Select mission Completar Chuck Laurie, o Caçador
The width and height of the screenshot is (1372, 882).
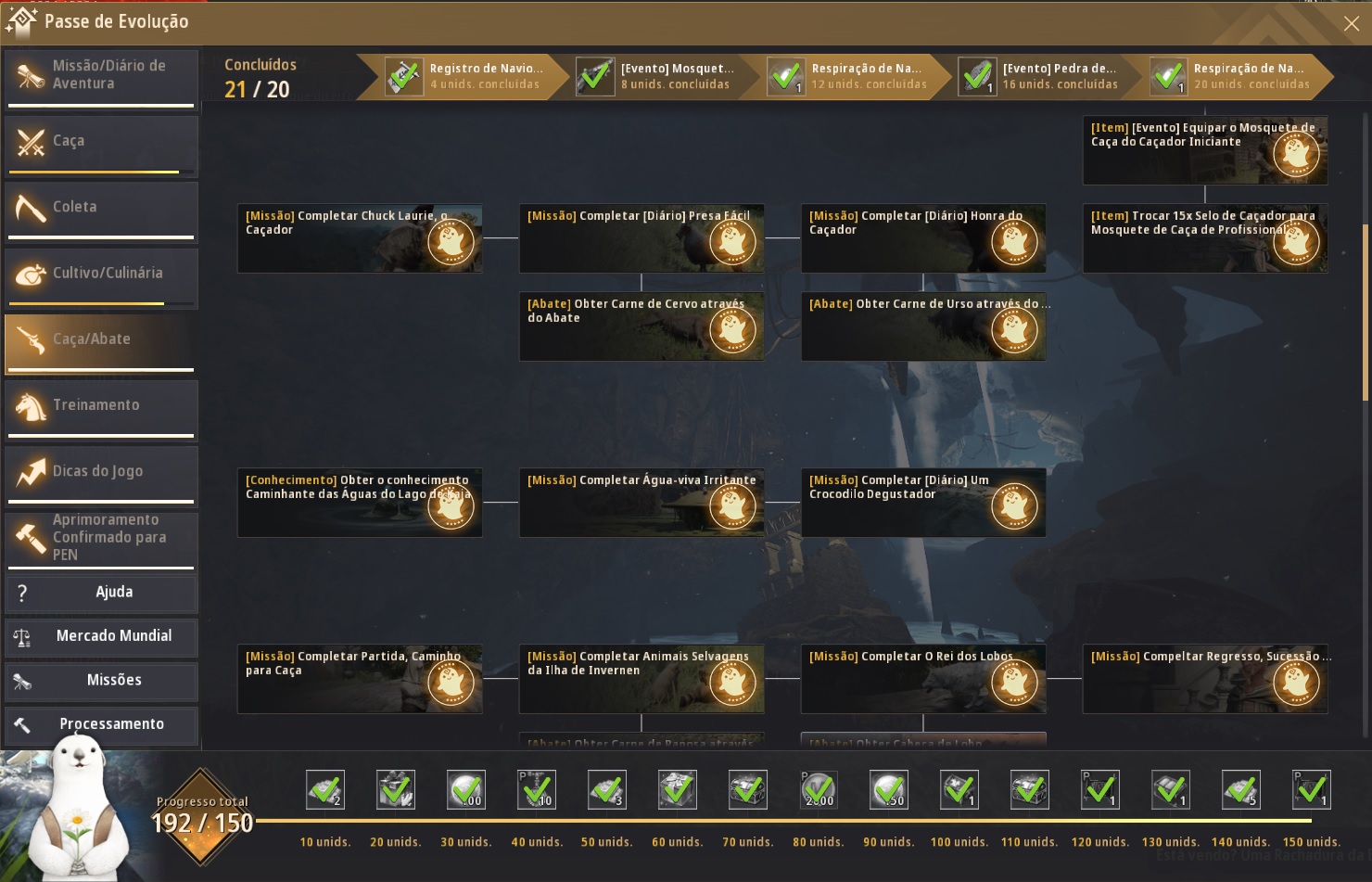(x=360, y=238)
